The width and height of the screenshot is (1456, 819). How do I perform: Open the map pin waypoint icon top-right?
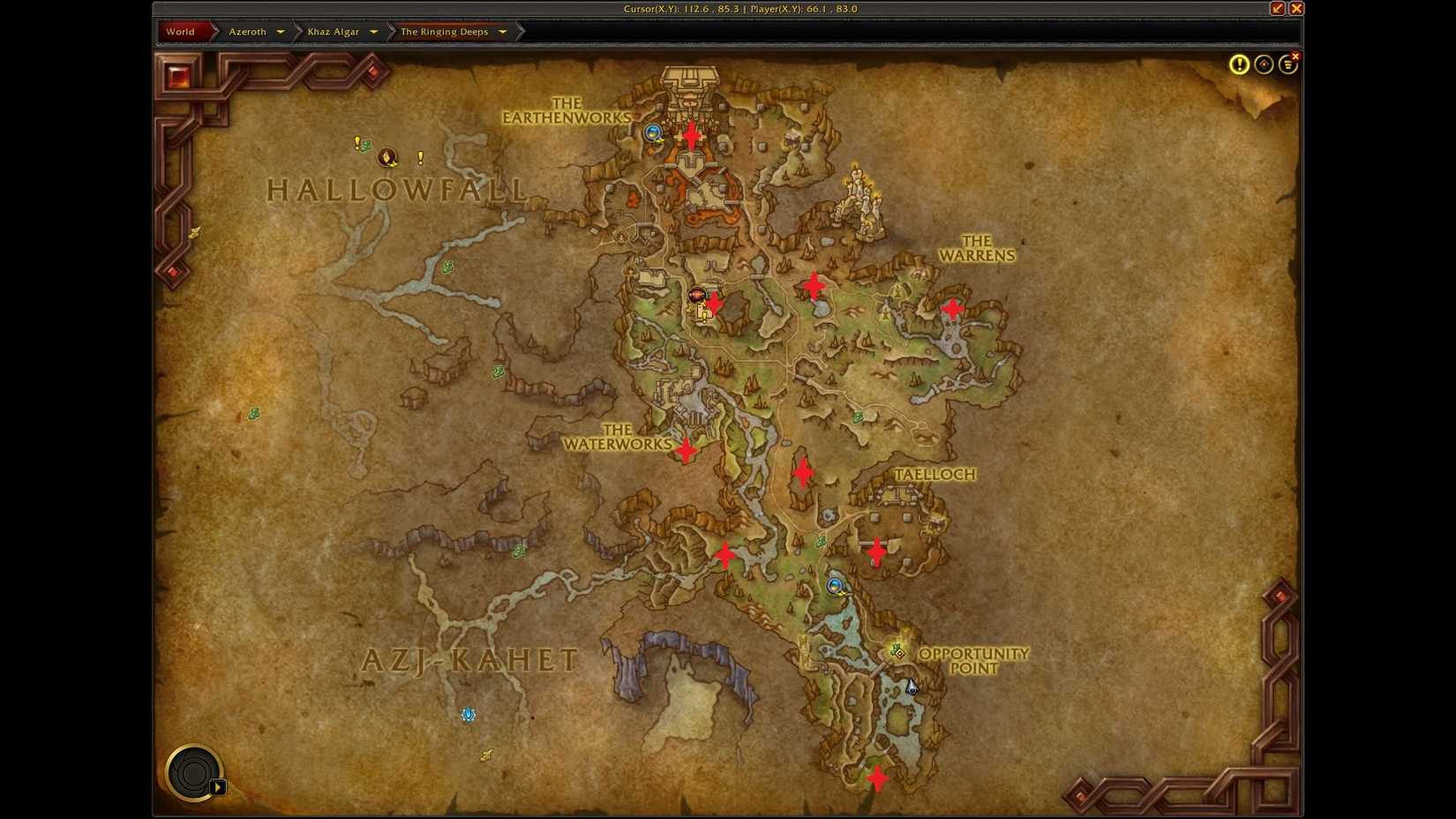click(x=1263, y=64)
